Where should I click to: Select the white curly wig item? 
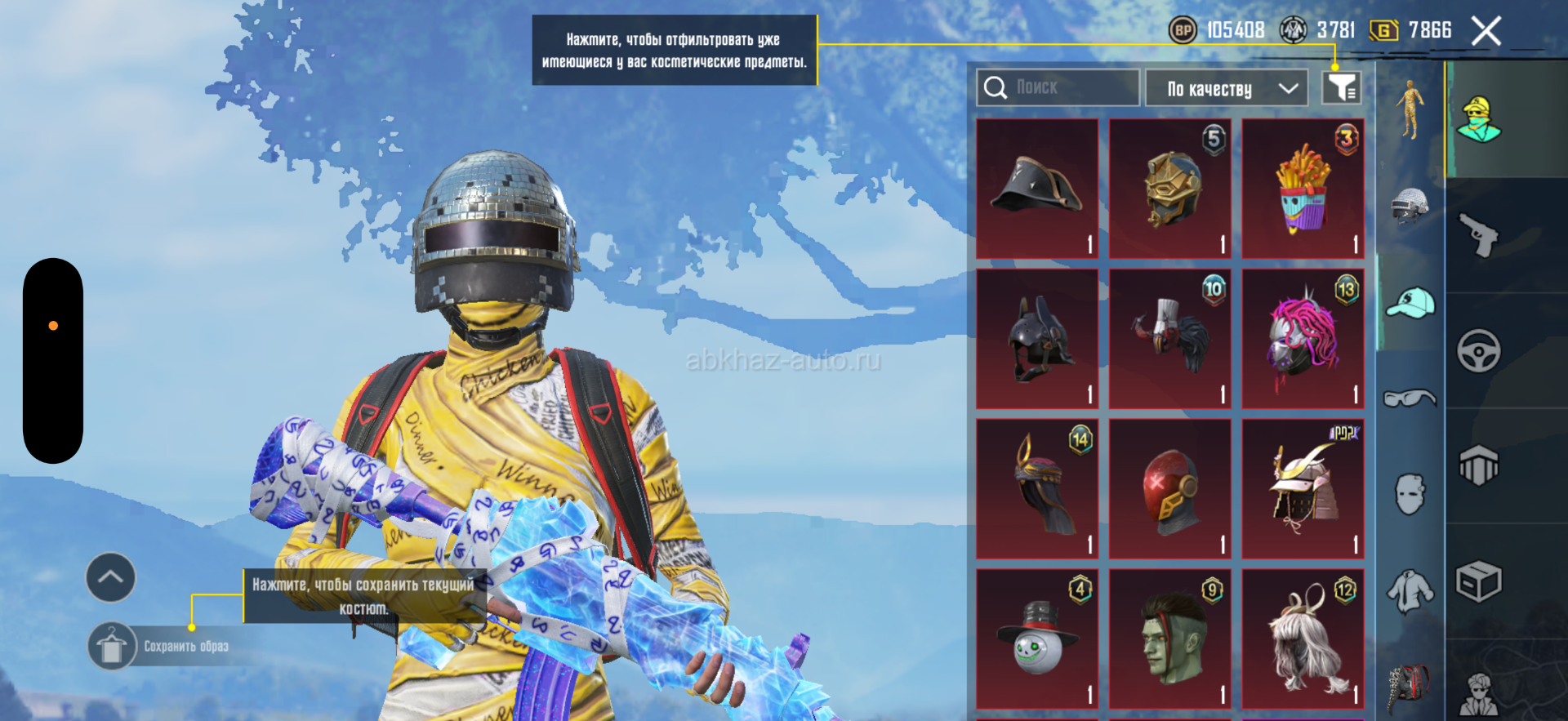click(1303, 639)
